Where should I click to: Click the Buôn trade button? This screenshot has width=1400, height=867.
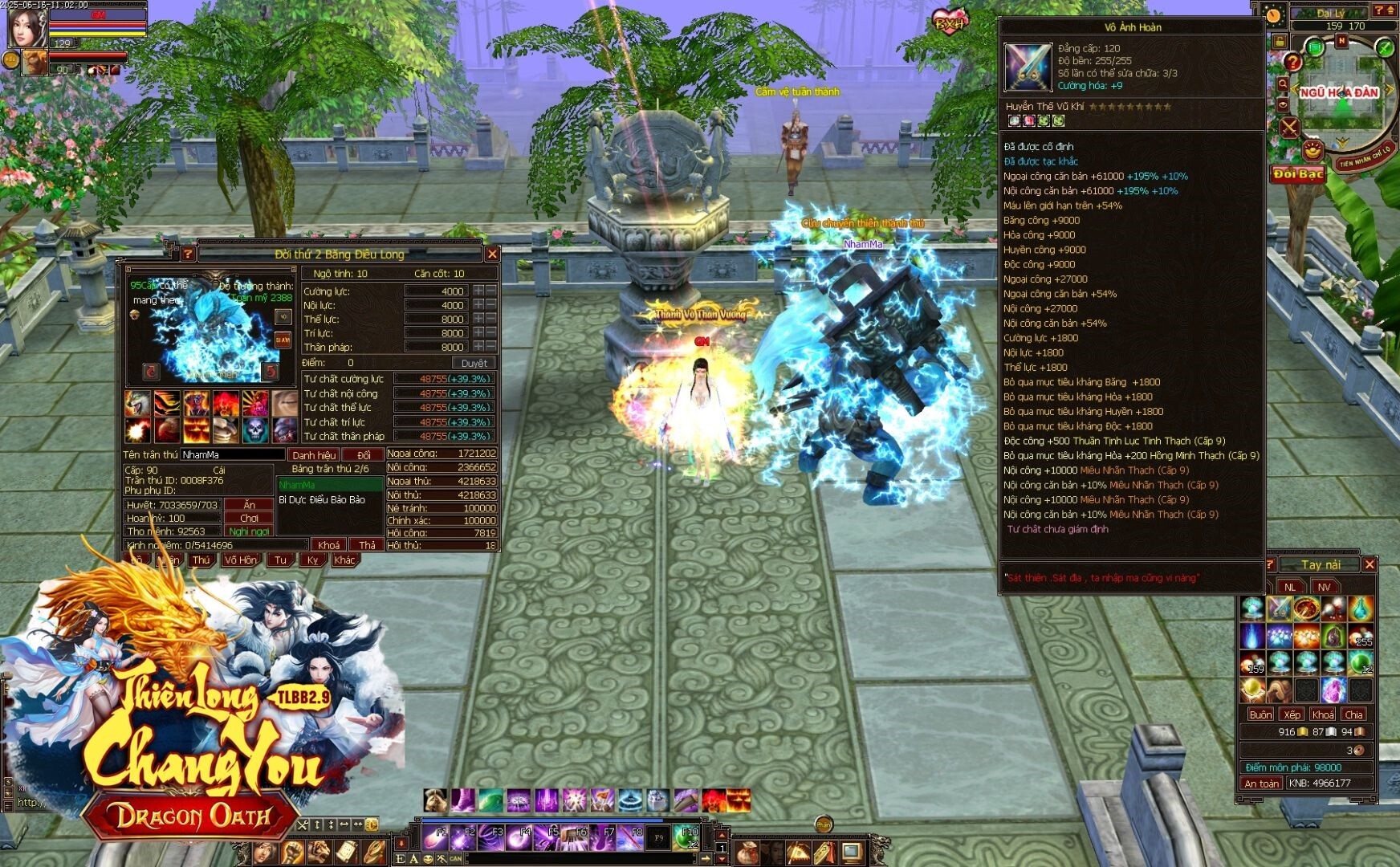coord(1260,714)
